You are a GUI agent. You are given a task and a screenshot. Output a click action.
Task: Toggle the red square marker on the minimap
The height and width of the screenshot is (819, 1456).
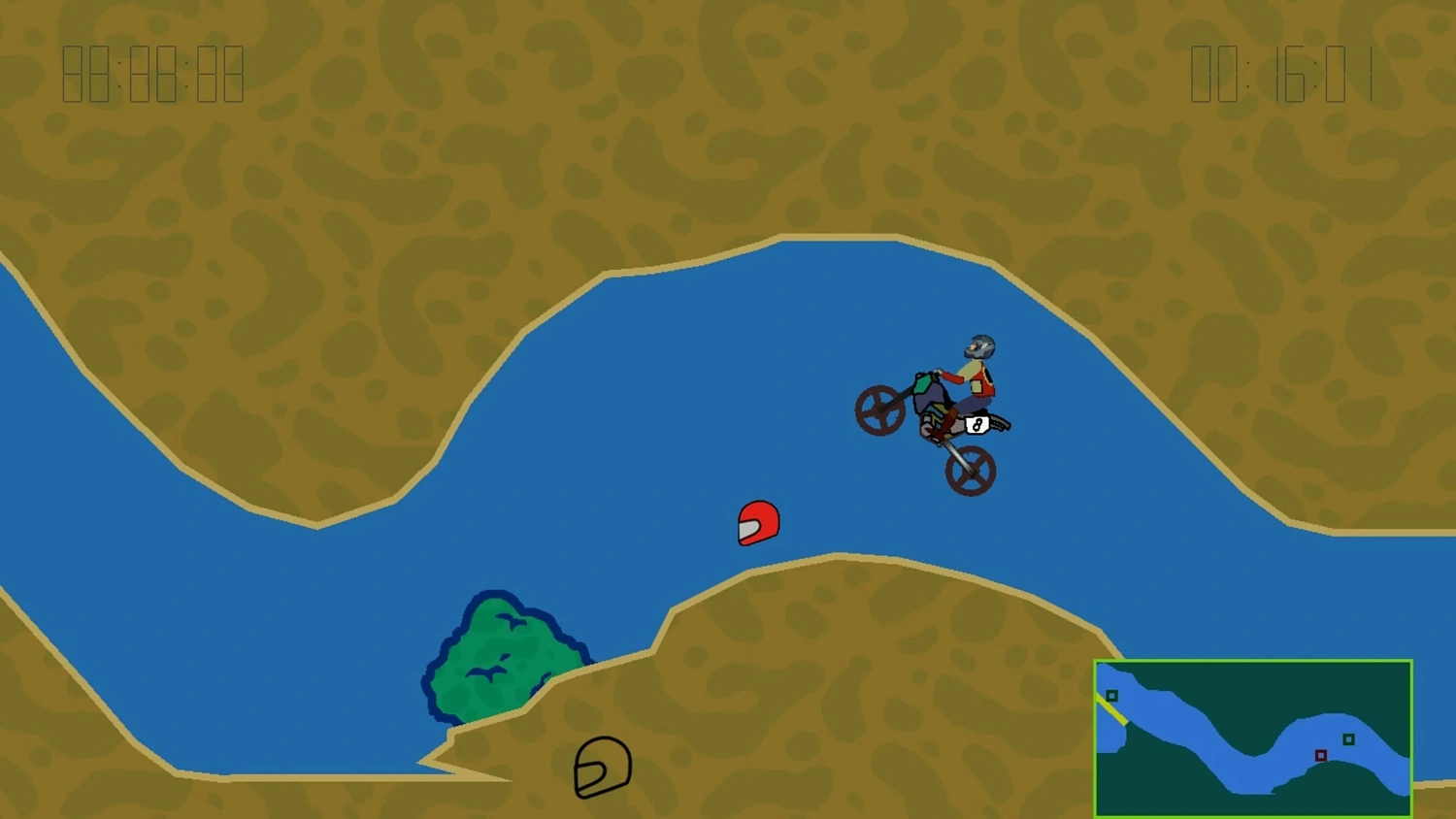point(1320,755)
